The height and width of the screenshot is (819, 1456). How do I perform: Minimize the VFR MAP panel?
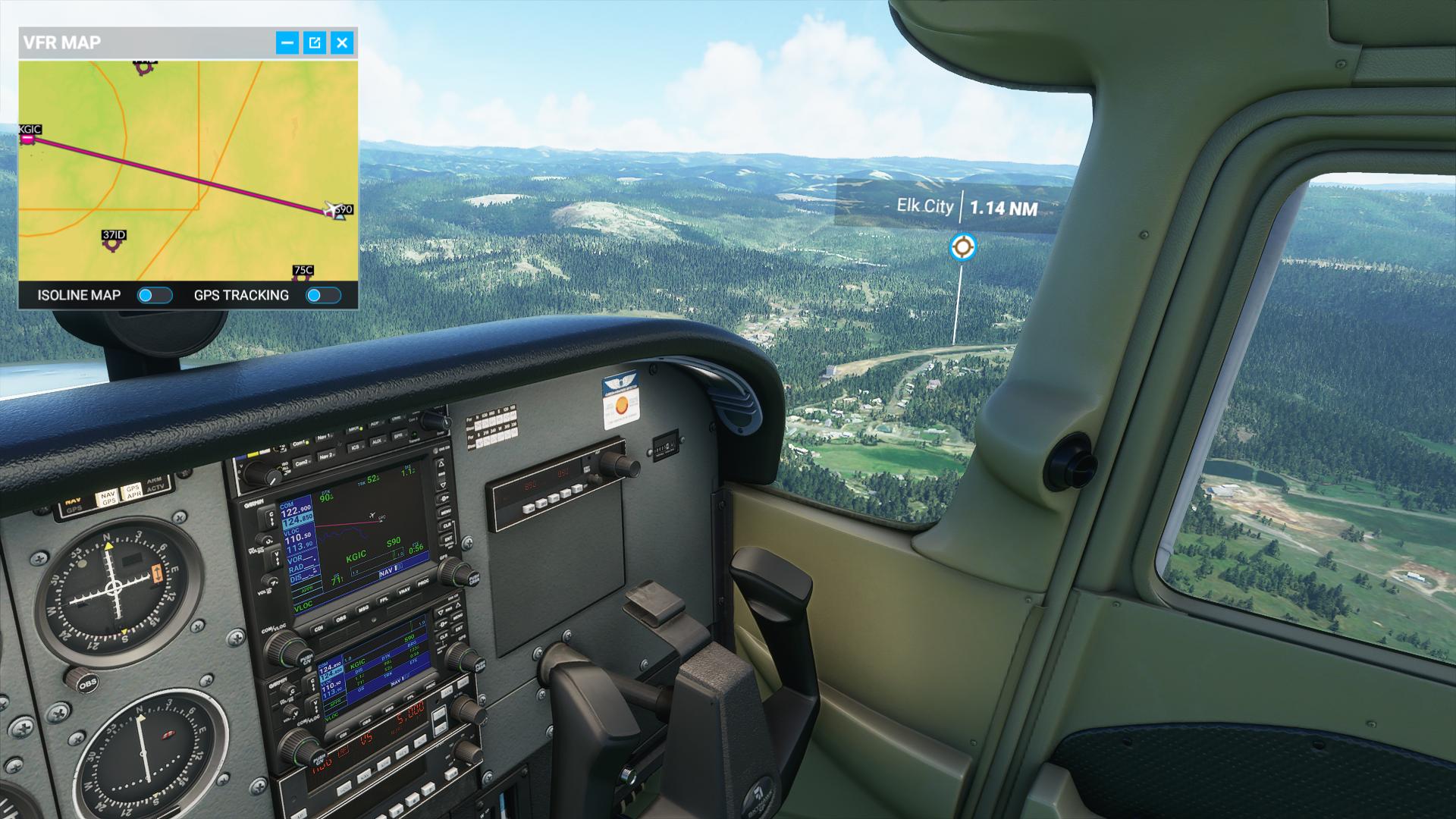click(287, 42)
